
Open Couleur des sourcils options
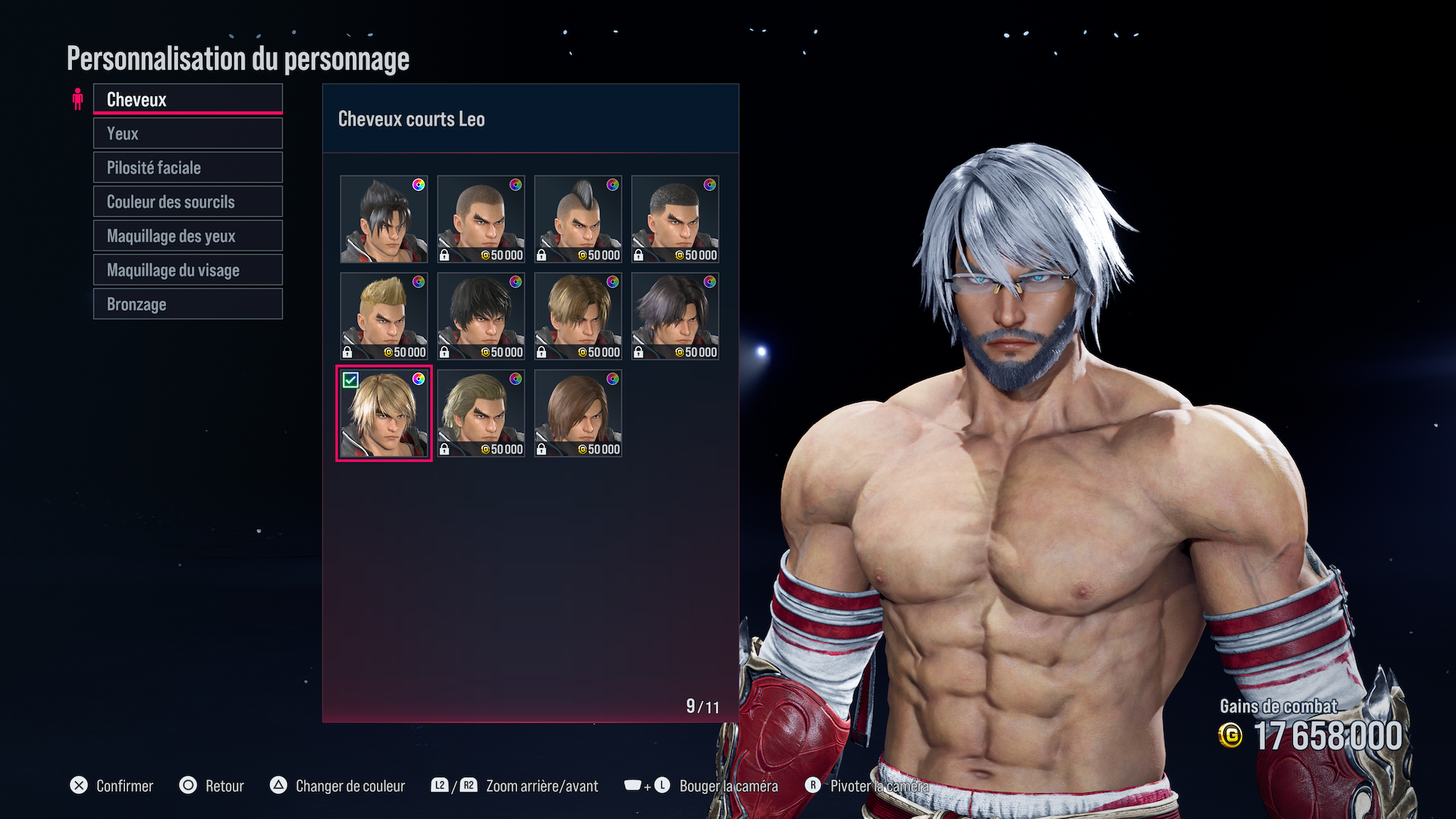187,202
